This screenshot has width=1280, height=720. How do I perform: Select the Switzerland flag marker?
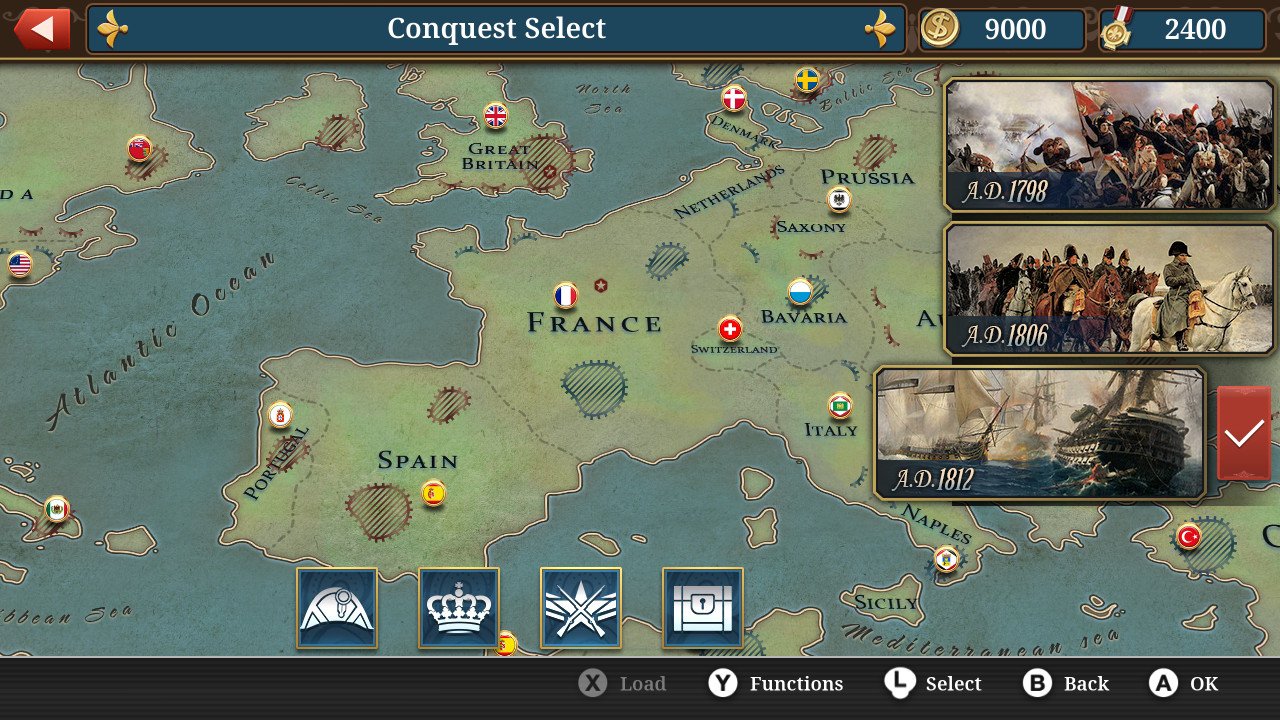731,329
